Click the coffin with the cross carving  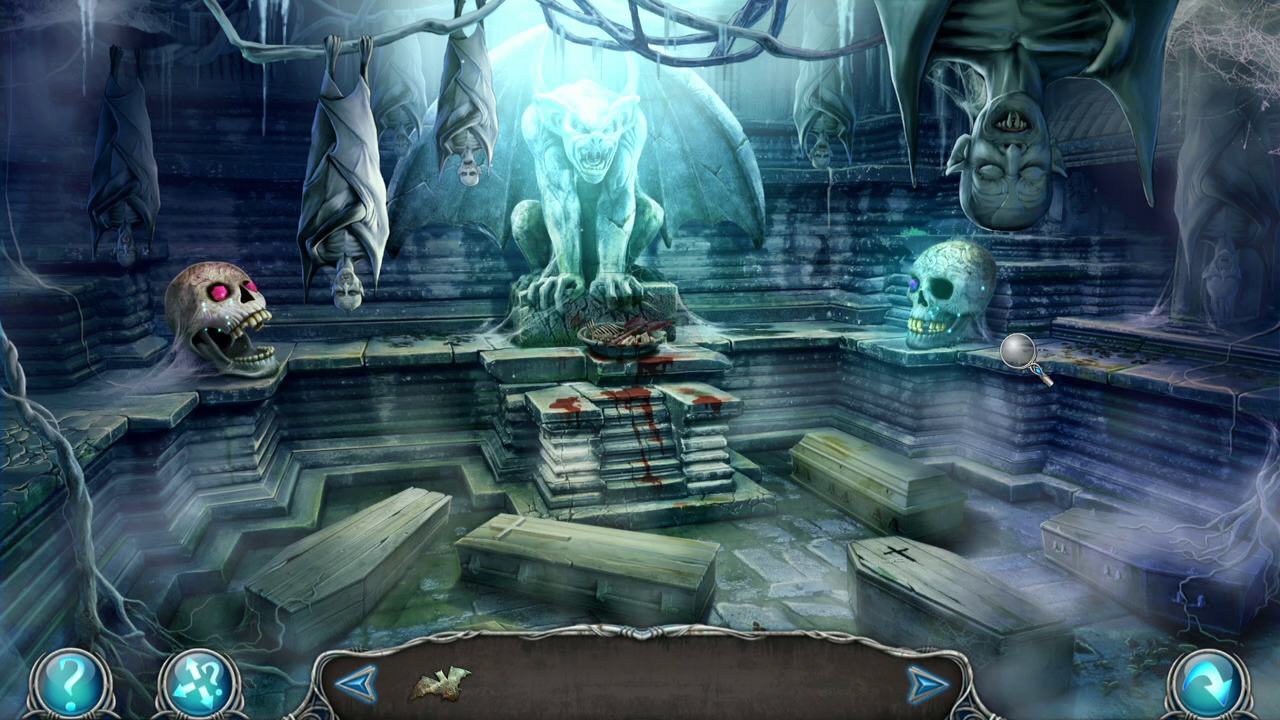(x=900, y=555)
